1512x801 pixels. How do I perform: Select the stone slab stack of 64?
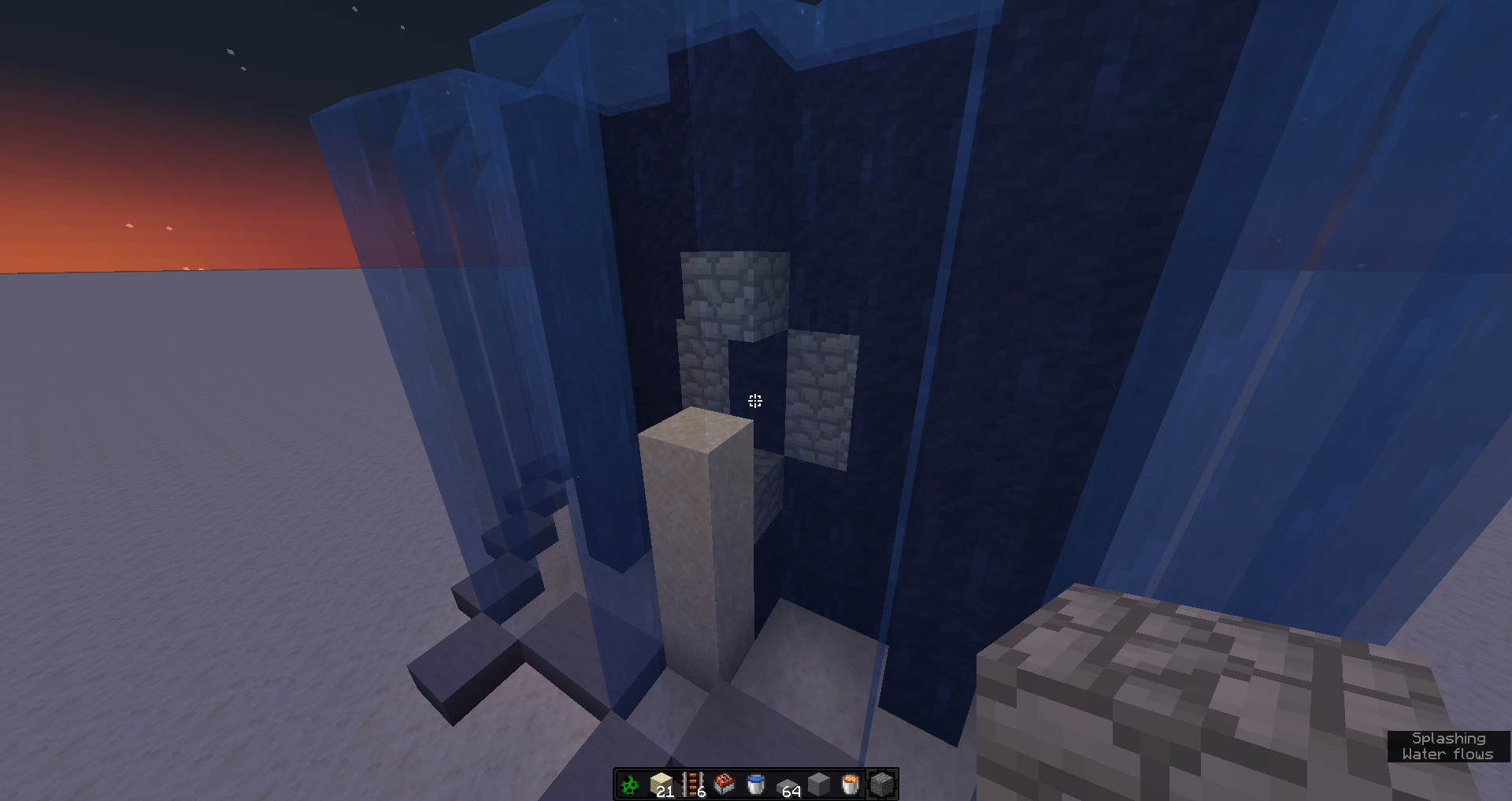787,784
